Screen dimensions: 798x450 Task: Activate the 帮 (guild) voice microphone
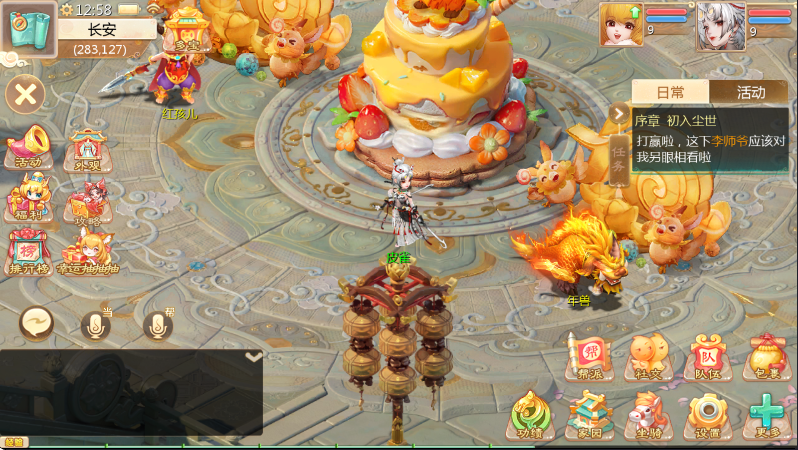click(157, 324)
